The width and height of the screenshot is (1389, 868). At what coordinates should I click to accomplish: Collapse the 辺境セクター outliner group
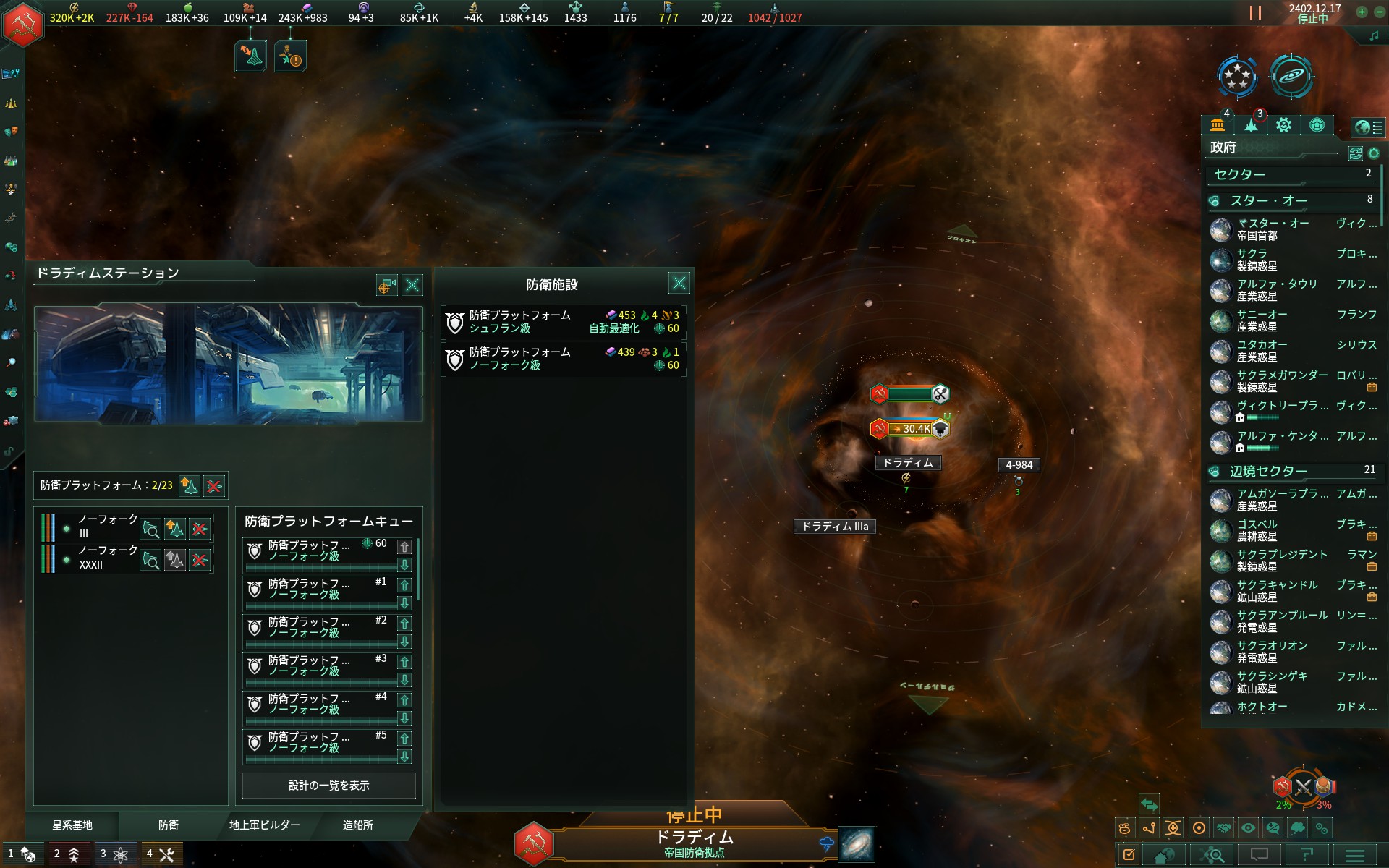click(1215, 472)
